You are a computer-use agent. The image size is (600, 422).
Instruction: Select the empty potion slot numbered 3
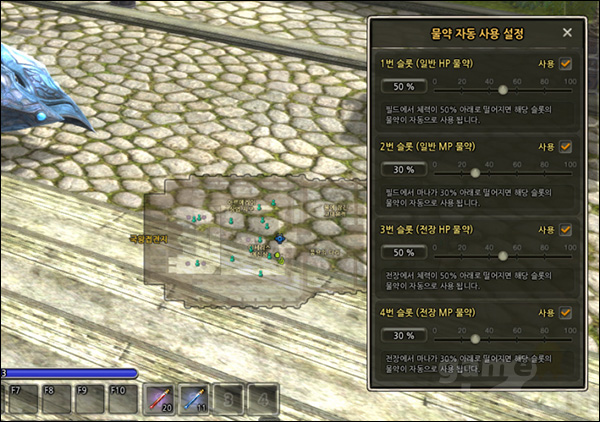[x=229, y=400]
